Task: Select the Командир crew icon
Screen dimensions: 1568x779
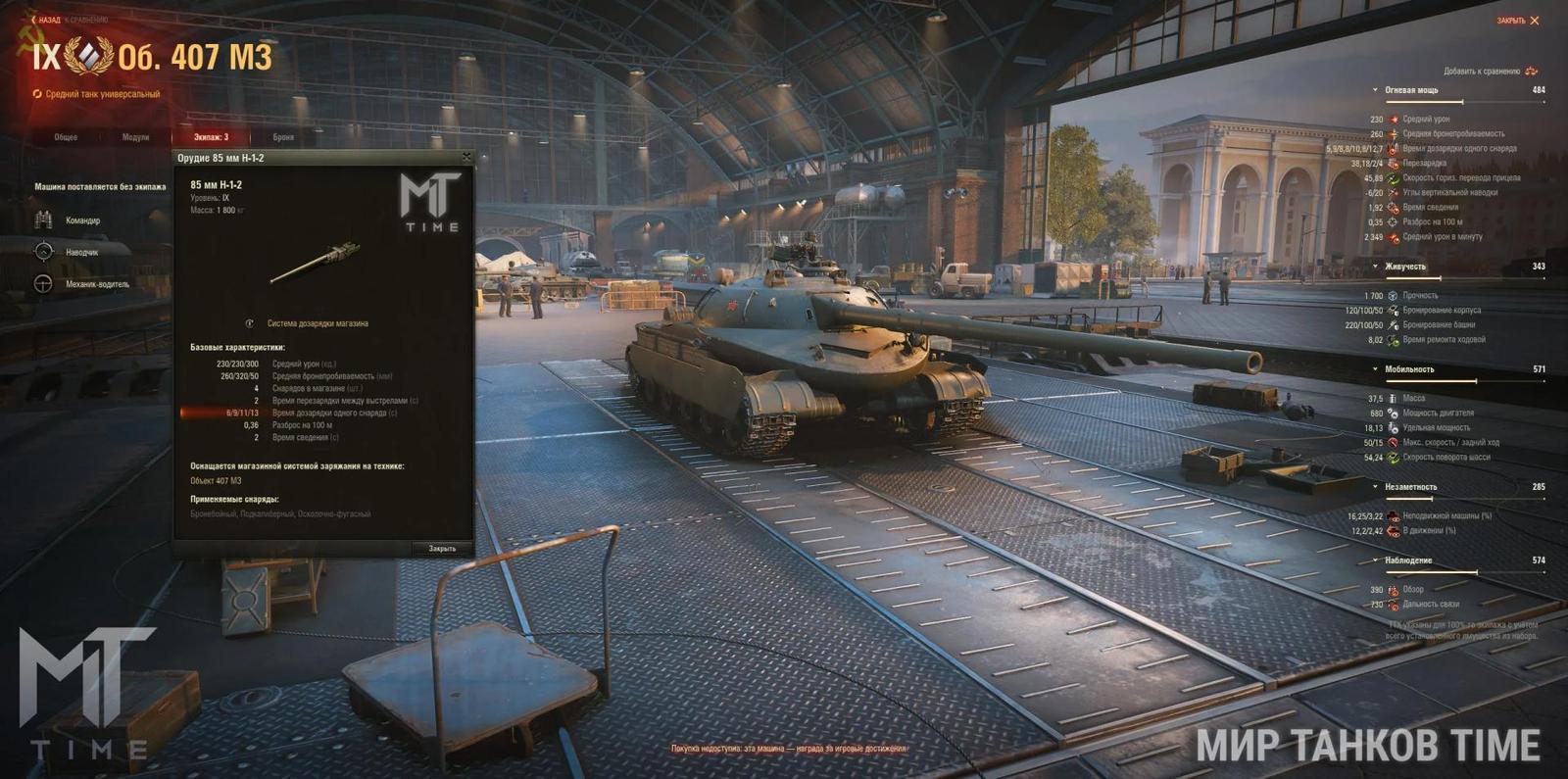Action: point(44,220)
